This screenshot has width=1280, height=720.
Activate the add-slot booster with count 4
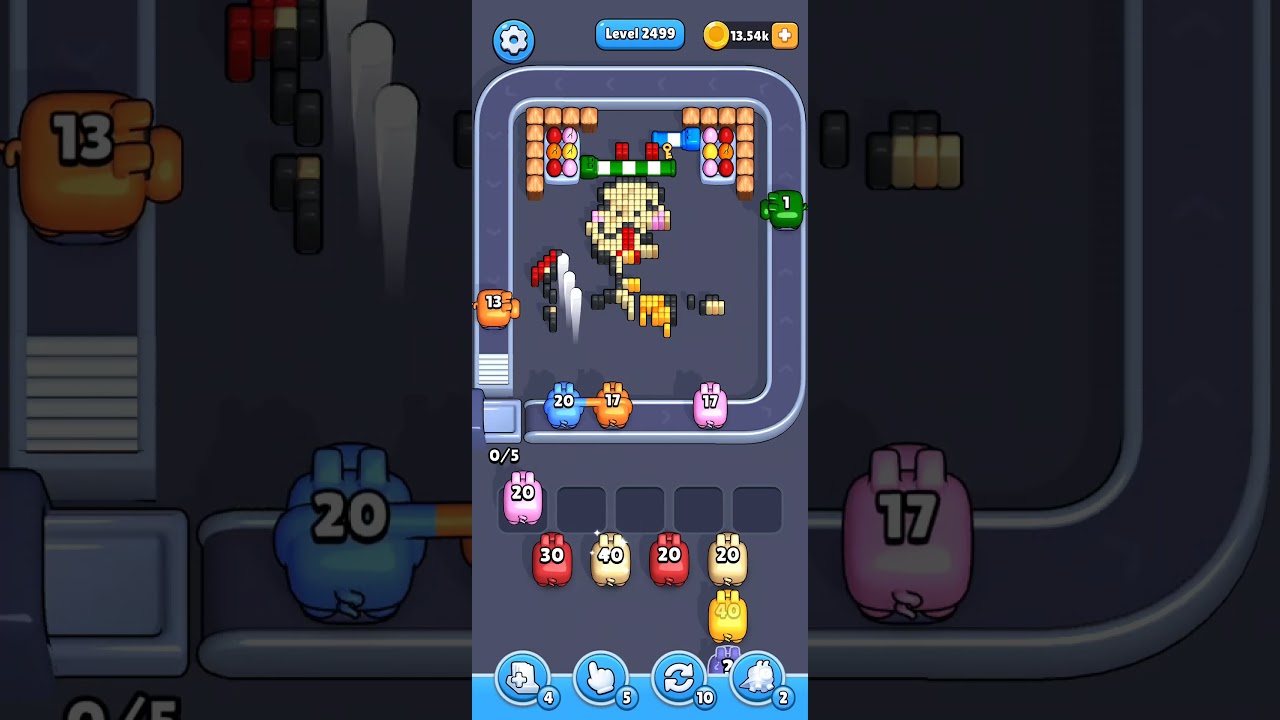pyautogui.click(x=520, y=678)
